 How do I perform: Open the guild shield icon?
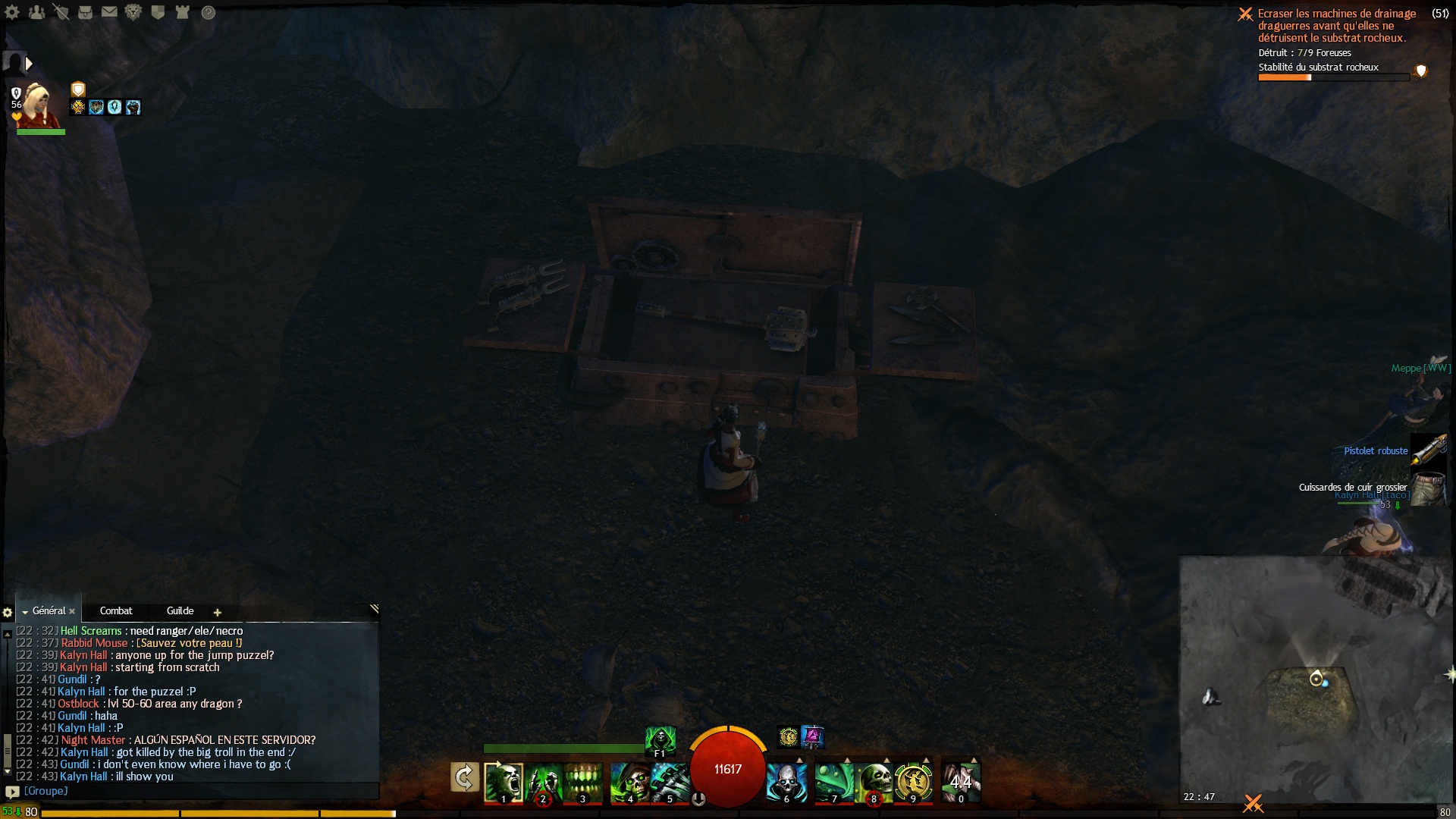click(158, 12)
